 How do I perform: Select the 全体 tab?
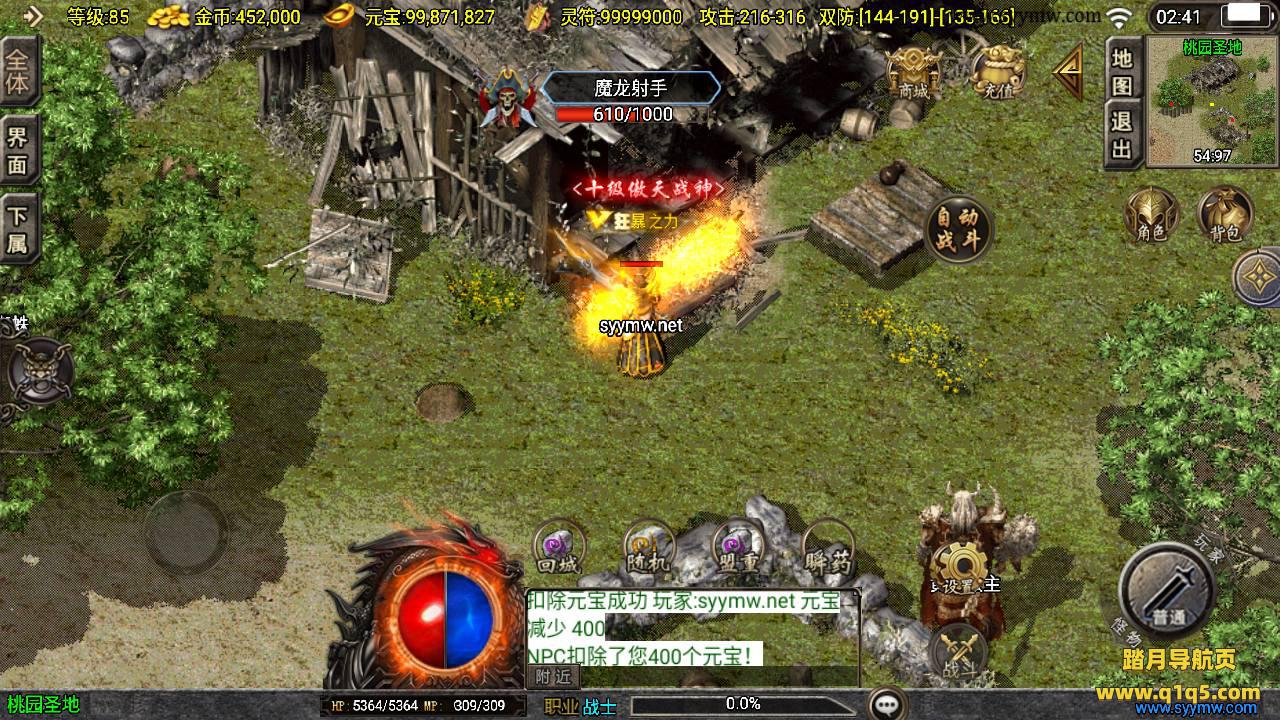[18, 71]
